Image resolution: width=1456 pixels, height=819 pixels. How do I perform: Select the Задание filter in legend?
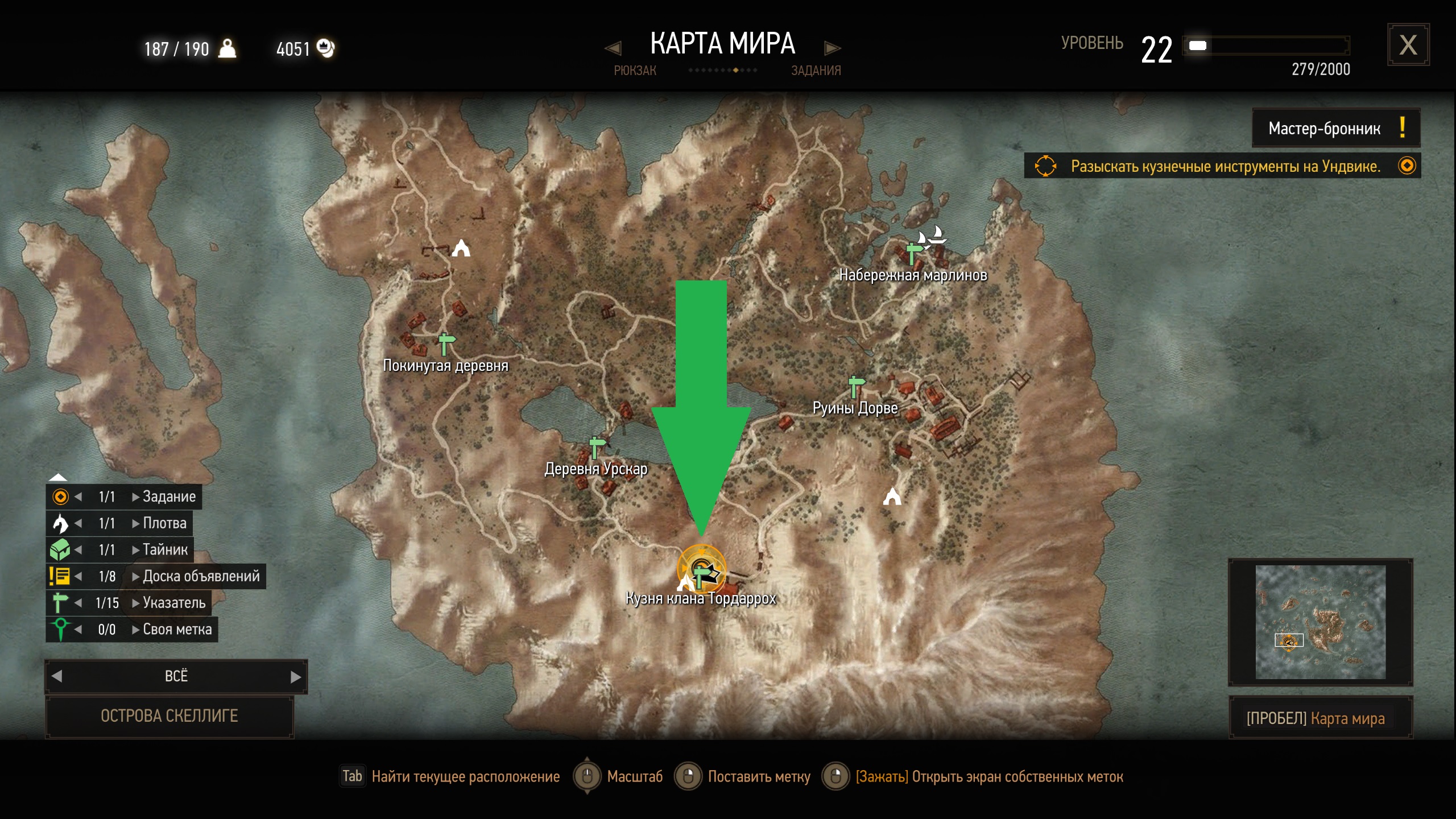click(x=169, y=497)
